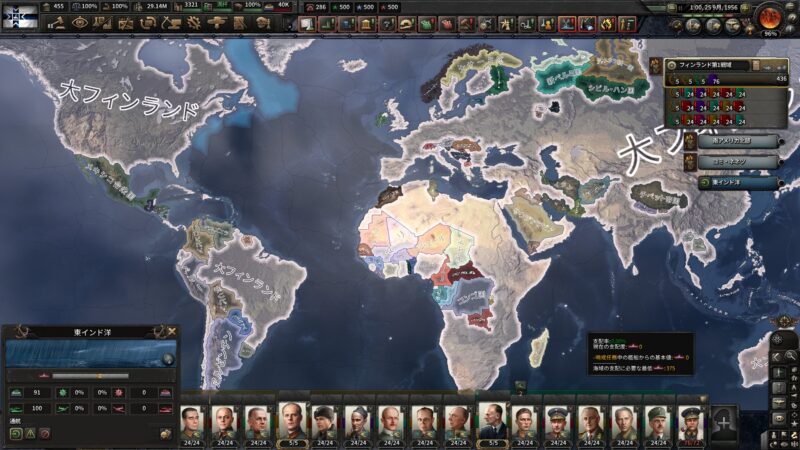Select the last general portrait in the army bar
This screenshot has height=450, width=800.
691,420
